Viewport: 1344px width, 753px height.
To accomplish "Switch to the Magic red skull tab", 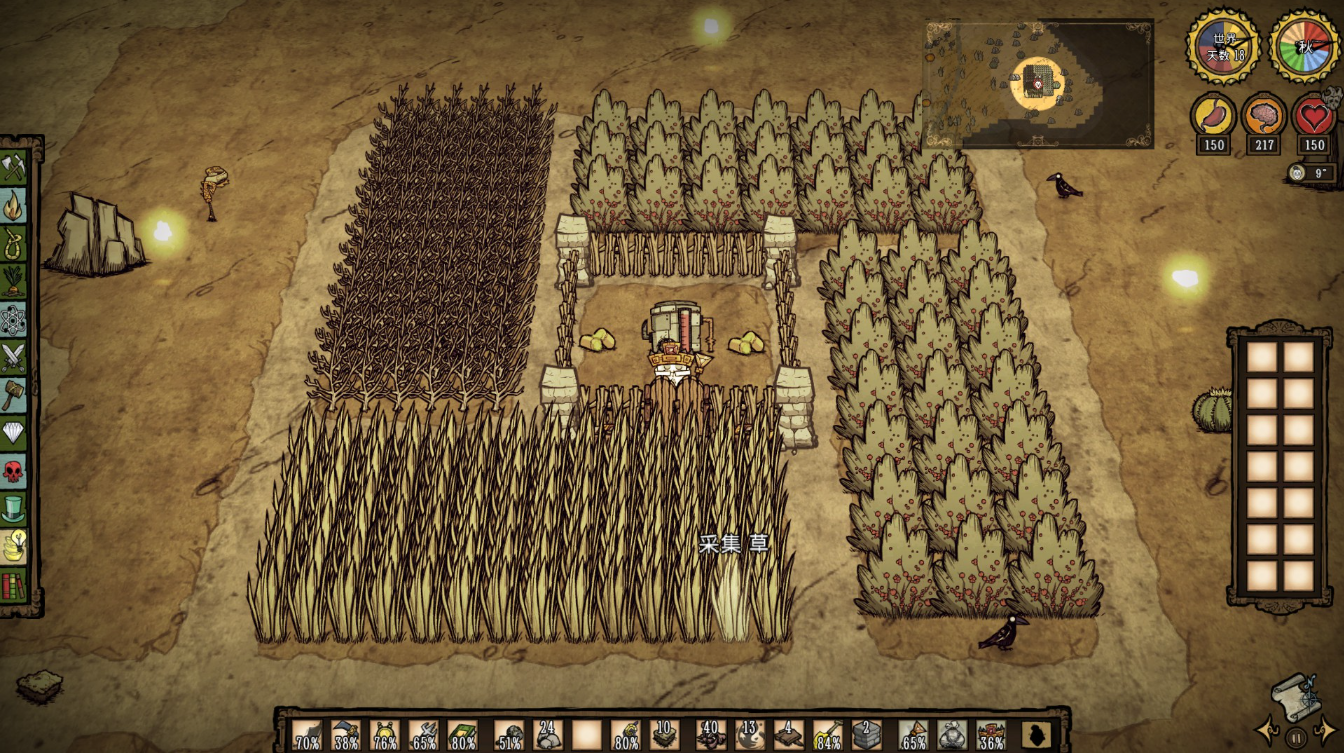I will tap(14, 471).
